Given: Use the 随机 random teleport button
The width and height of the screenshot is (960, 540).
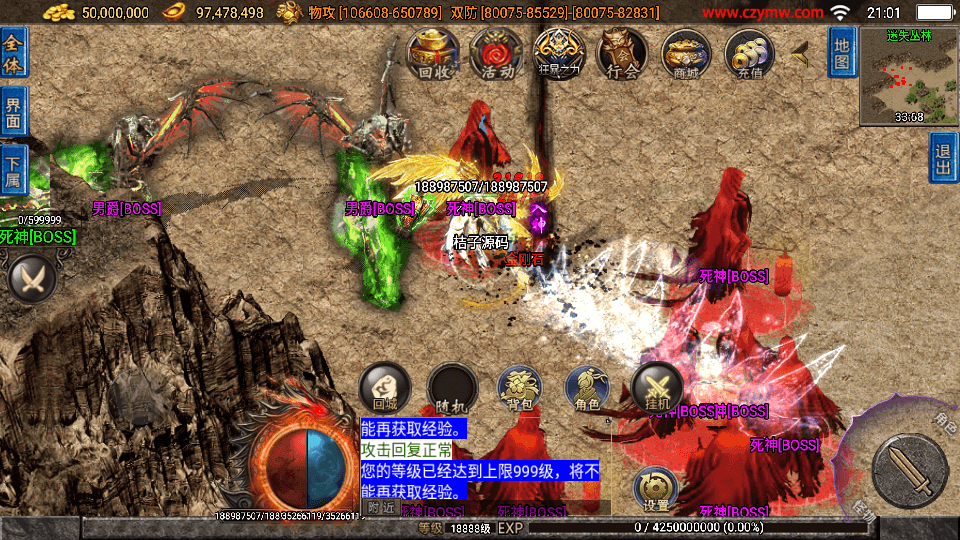Looking at the screenshot, I should coord(452,389).
